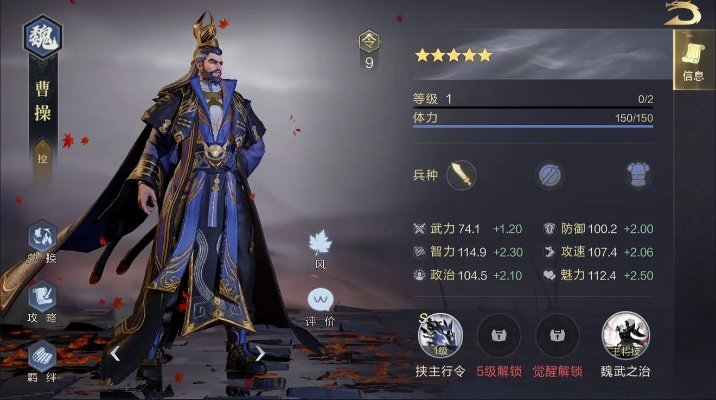Click the 魏 faction badge
This screenshot has width=716, height=400.
[43, 35]
